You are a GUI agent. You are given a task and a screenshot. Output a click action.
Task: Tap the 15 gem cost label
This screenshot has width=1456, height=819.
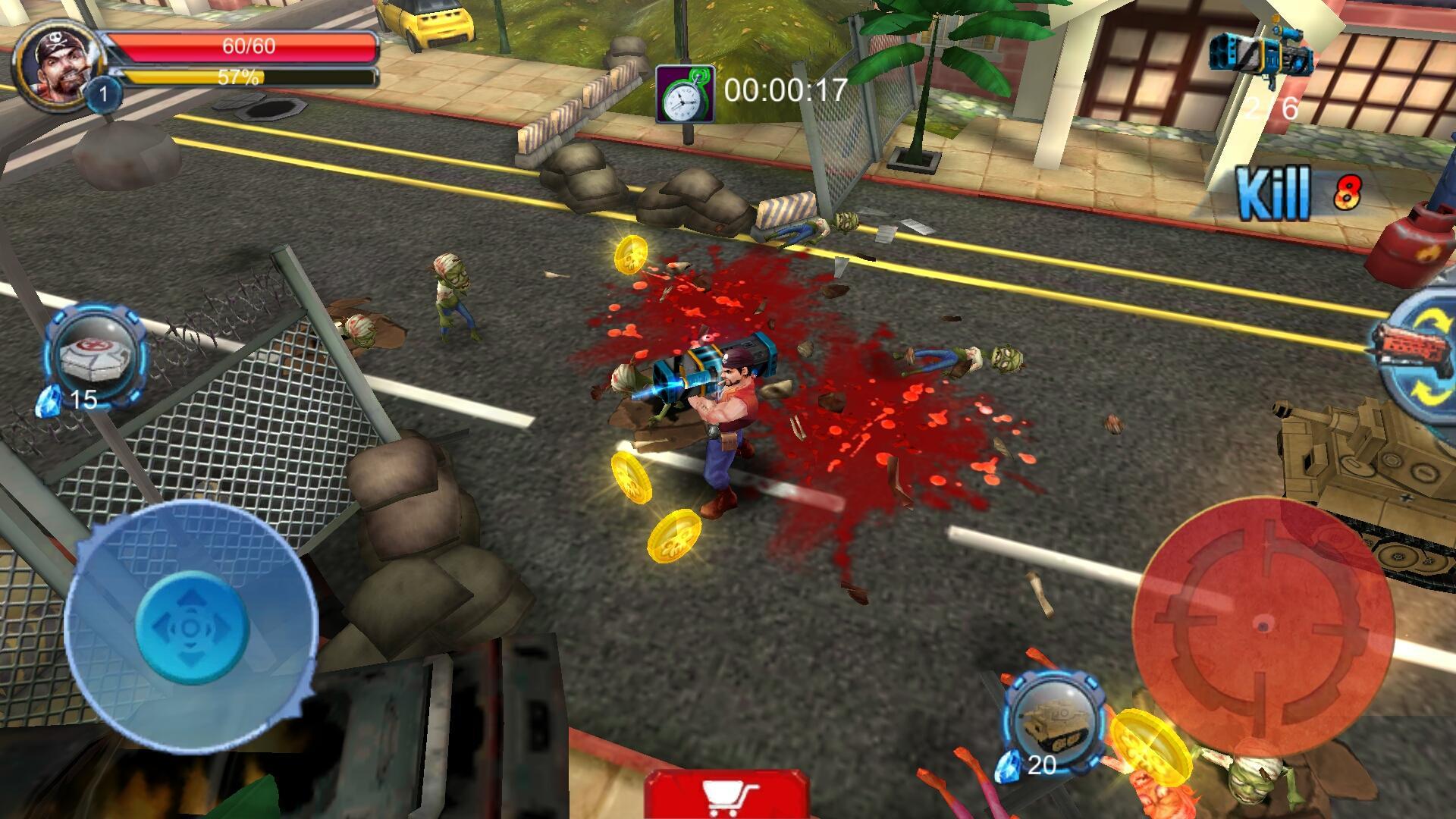tap(85, 397)
